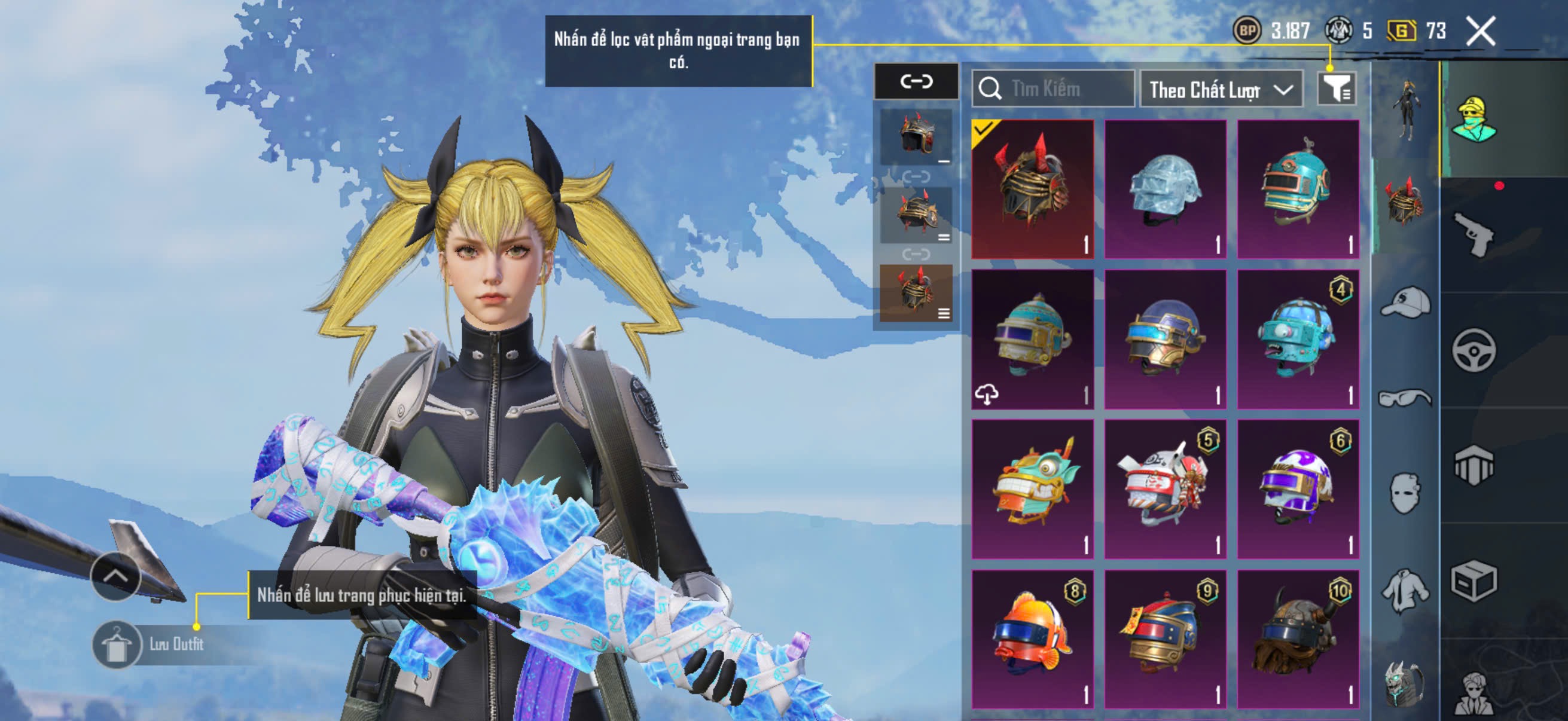This screenshot has width=1568, height=721.
Task: Choose the ice crystal helmet skin
Action: (1165, 190)
